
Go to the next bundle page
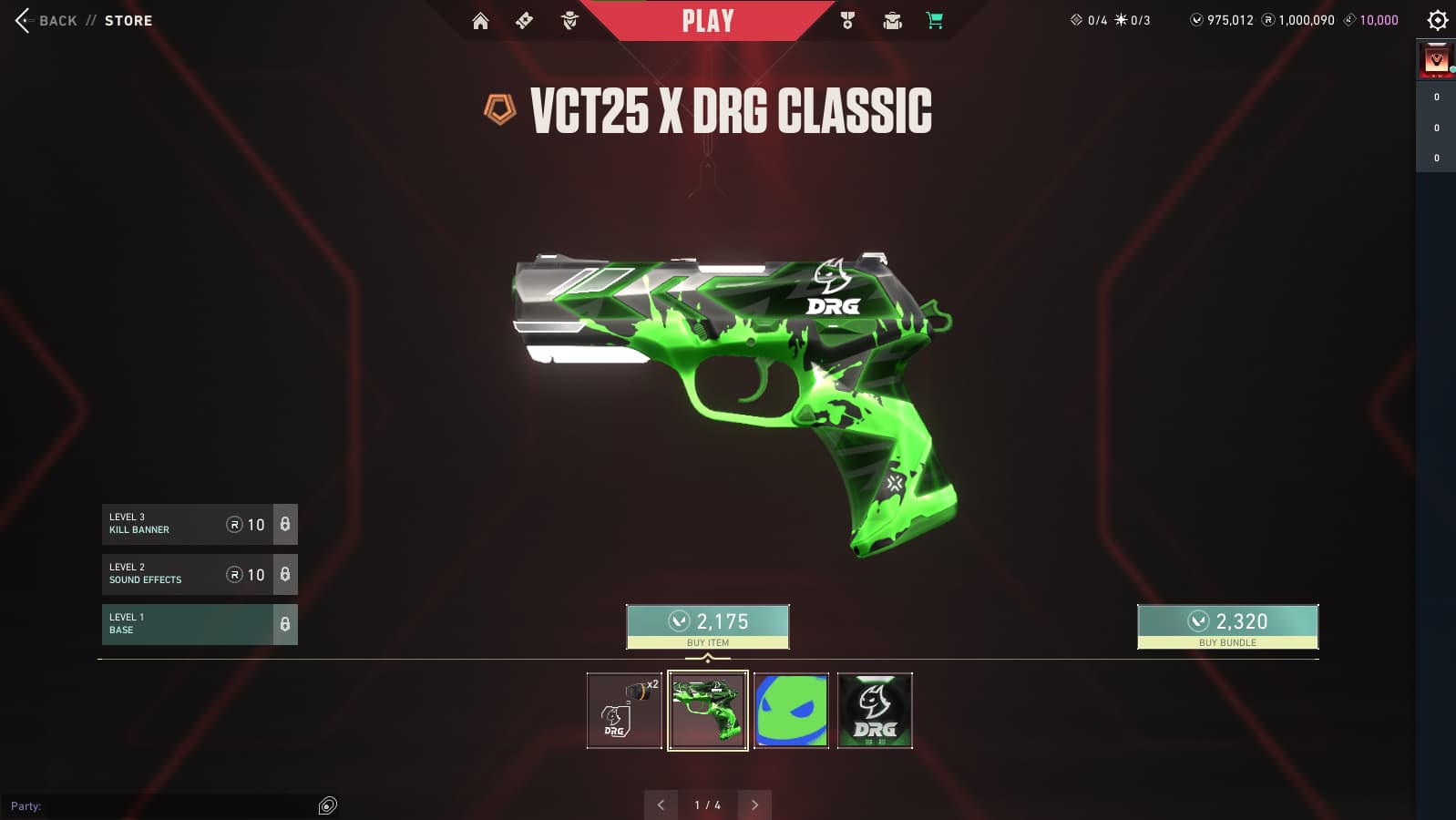point(754,805)
